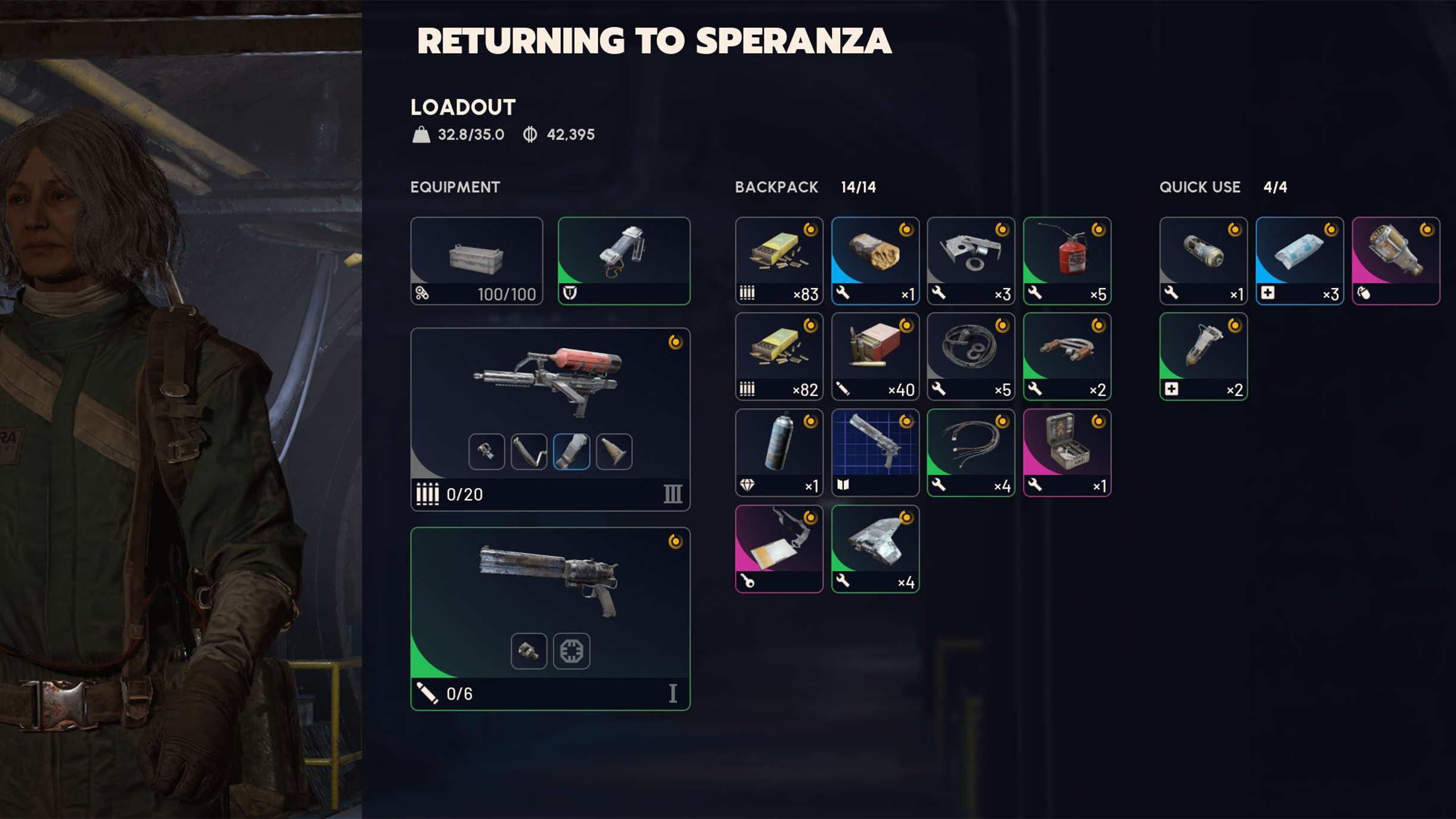Select the pink-rarity key card item
This screenshot has width=1456, height=819.
coord(779,548)
